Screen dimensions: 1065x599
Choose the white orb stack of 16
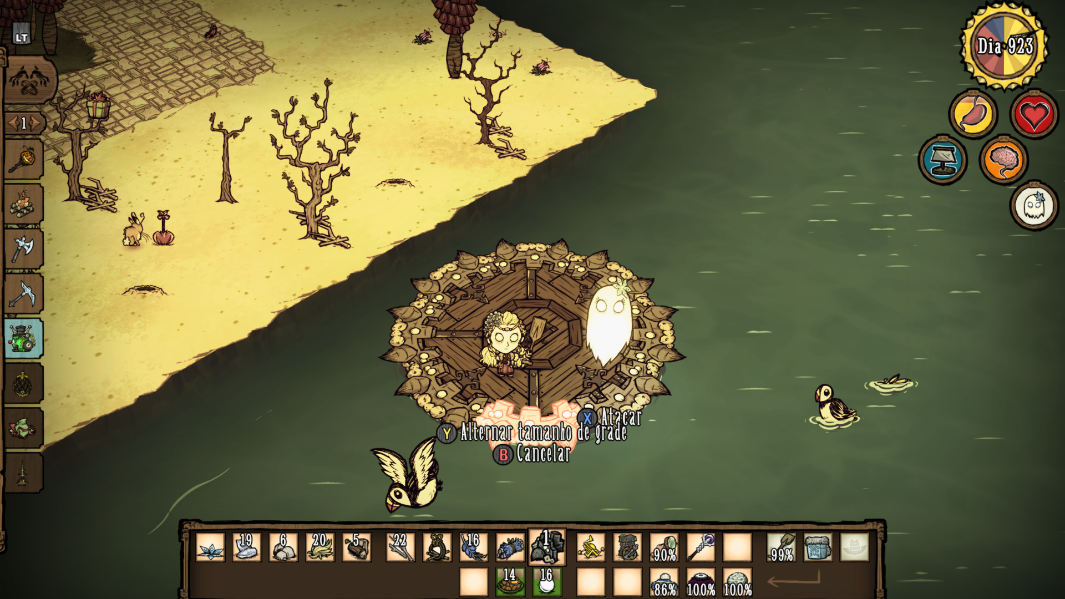547,581
